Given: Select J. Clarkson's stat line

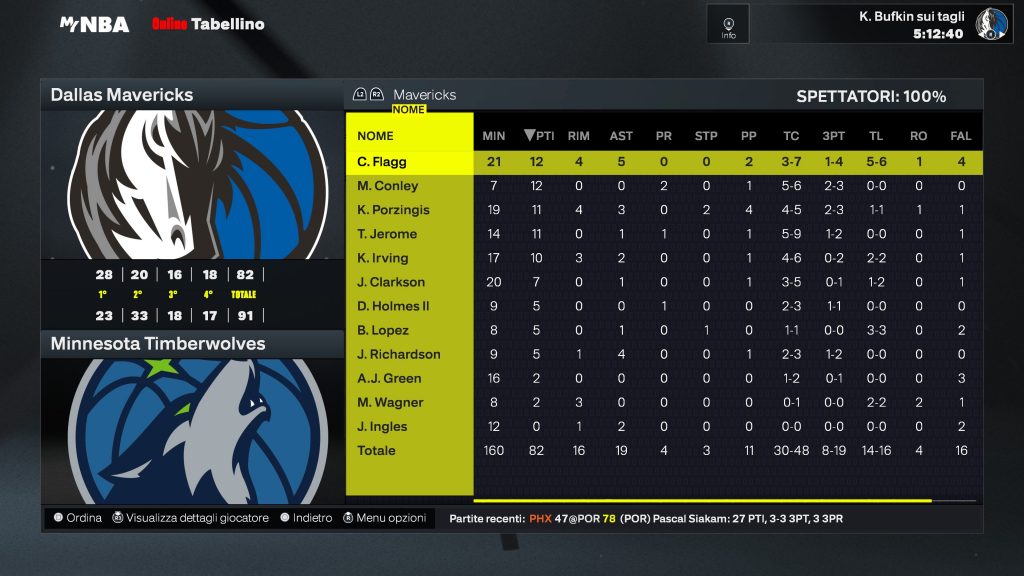Looking at the screenshot, I should click(x=391, y=282).
